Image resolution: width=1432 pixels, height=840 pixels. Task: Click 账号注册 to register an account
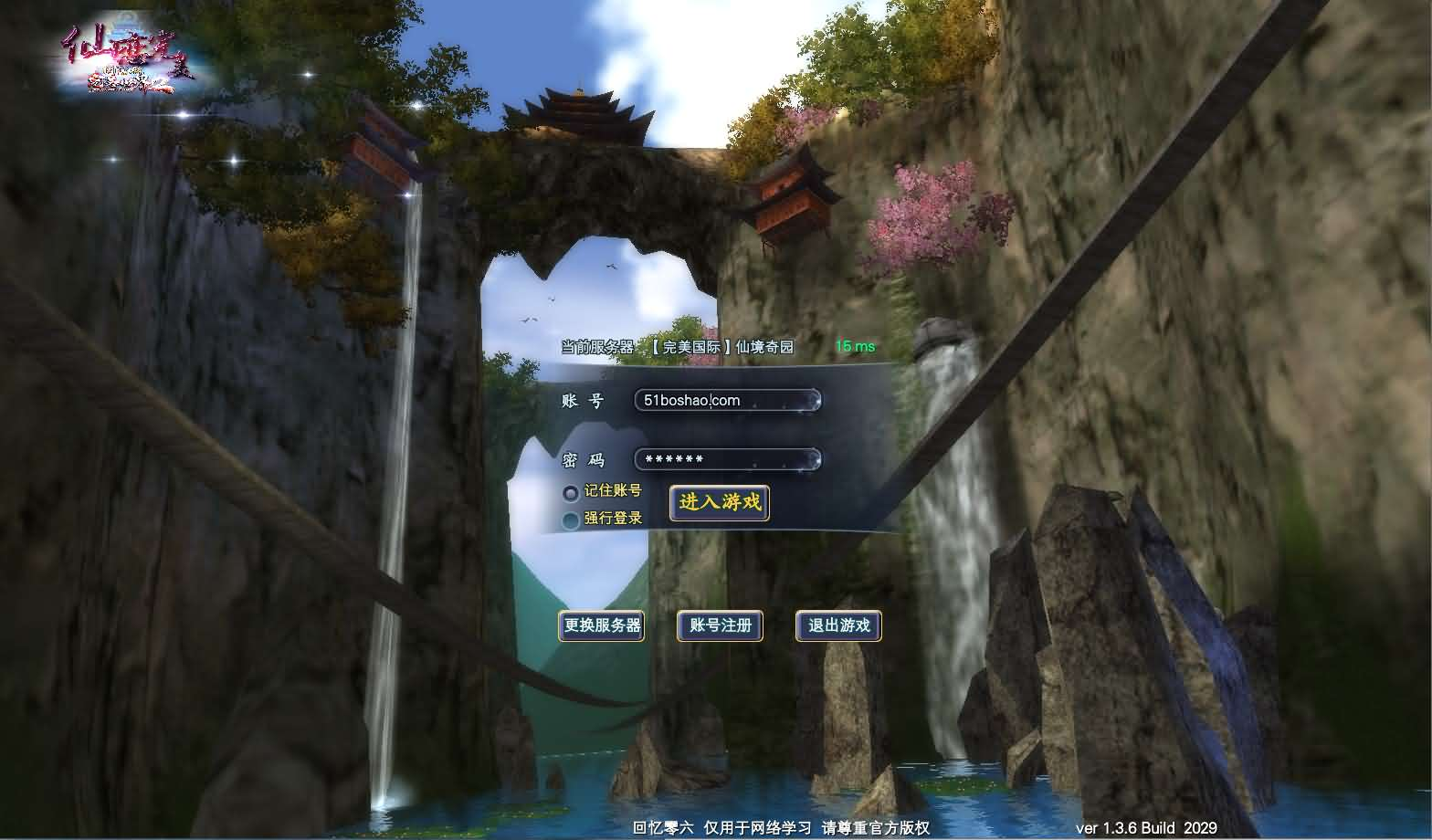[718, 626]
